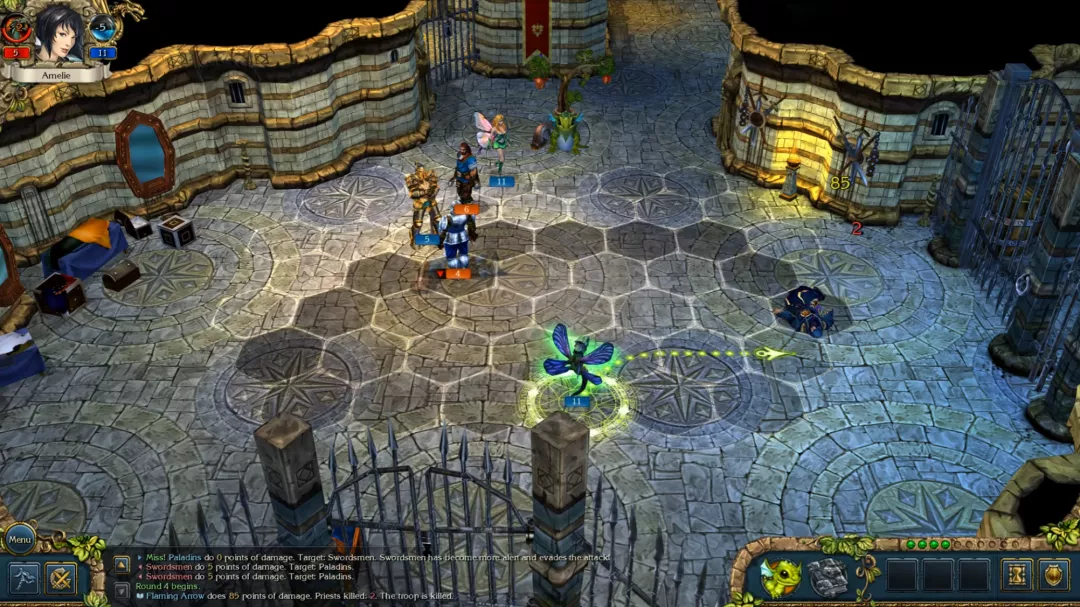Click Amelie's hero portrait

(59, 33)
